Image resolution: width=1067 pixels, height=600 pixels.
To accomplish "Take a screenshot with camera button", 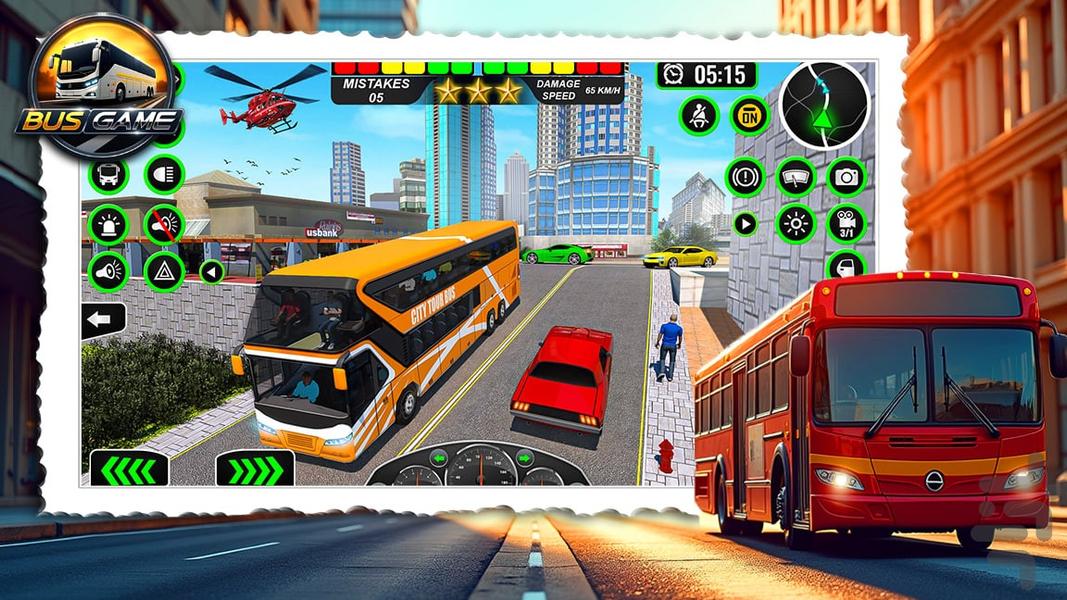I will click(846, 177).
